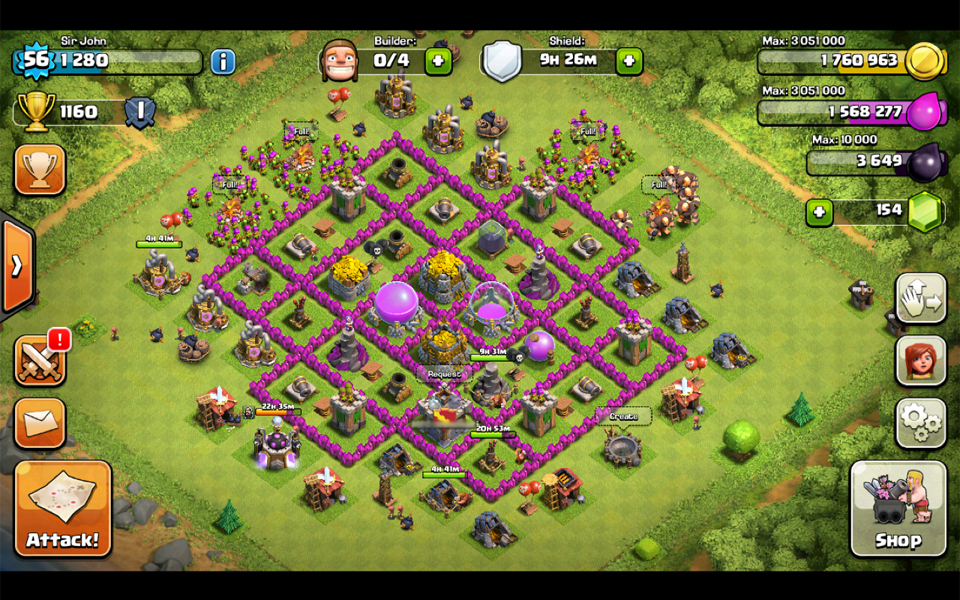Show player info with the blue i button
960x600 pixels.
tap(223, 61)
